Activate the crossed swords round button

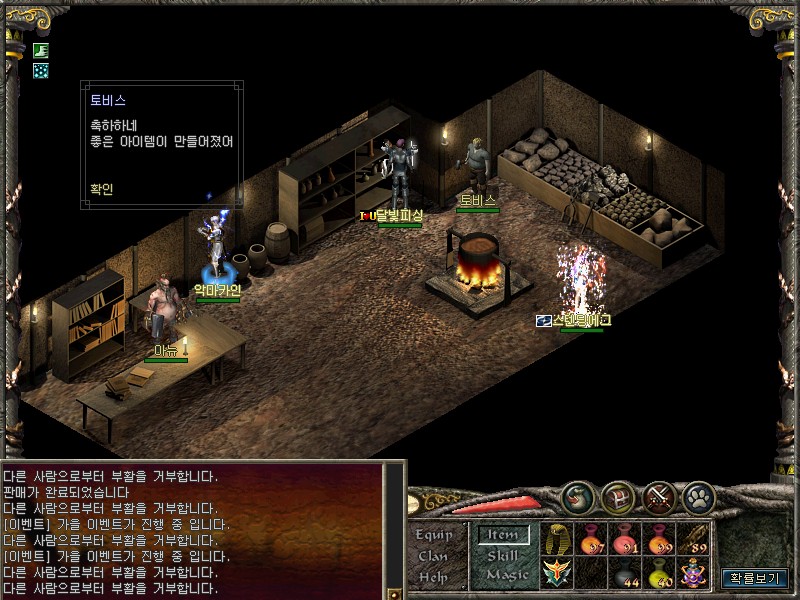(x=659, y=498)
